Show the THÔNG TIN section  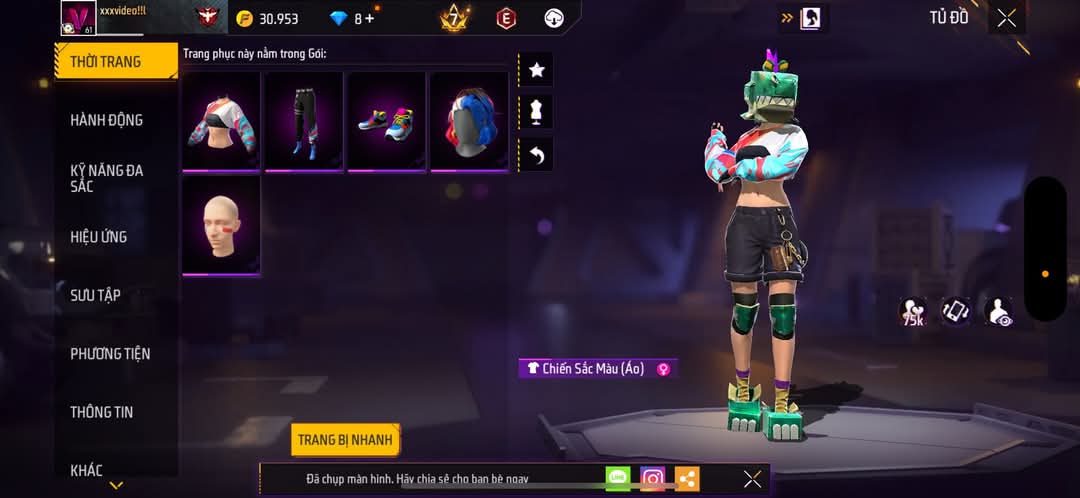pos(101,412)
